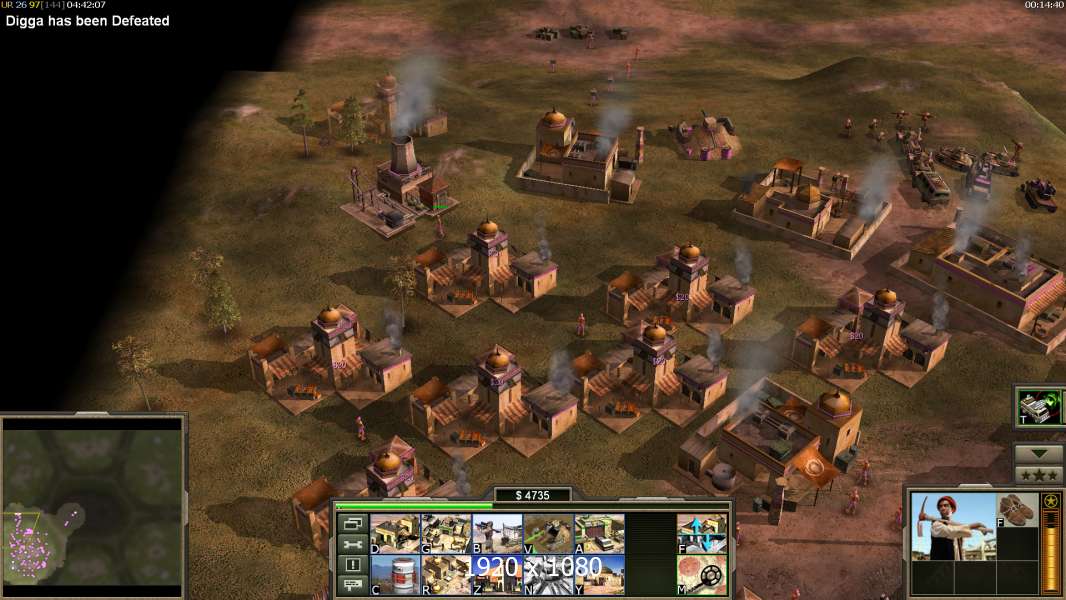Image resolution: width=1066 pixels, height=600 pixels.
Task: Click the wrench button
Action: coord(351,544)
